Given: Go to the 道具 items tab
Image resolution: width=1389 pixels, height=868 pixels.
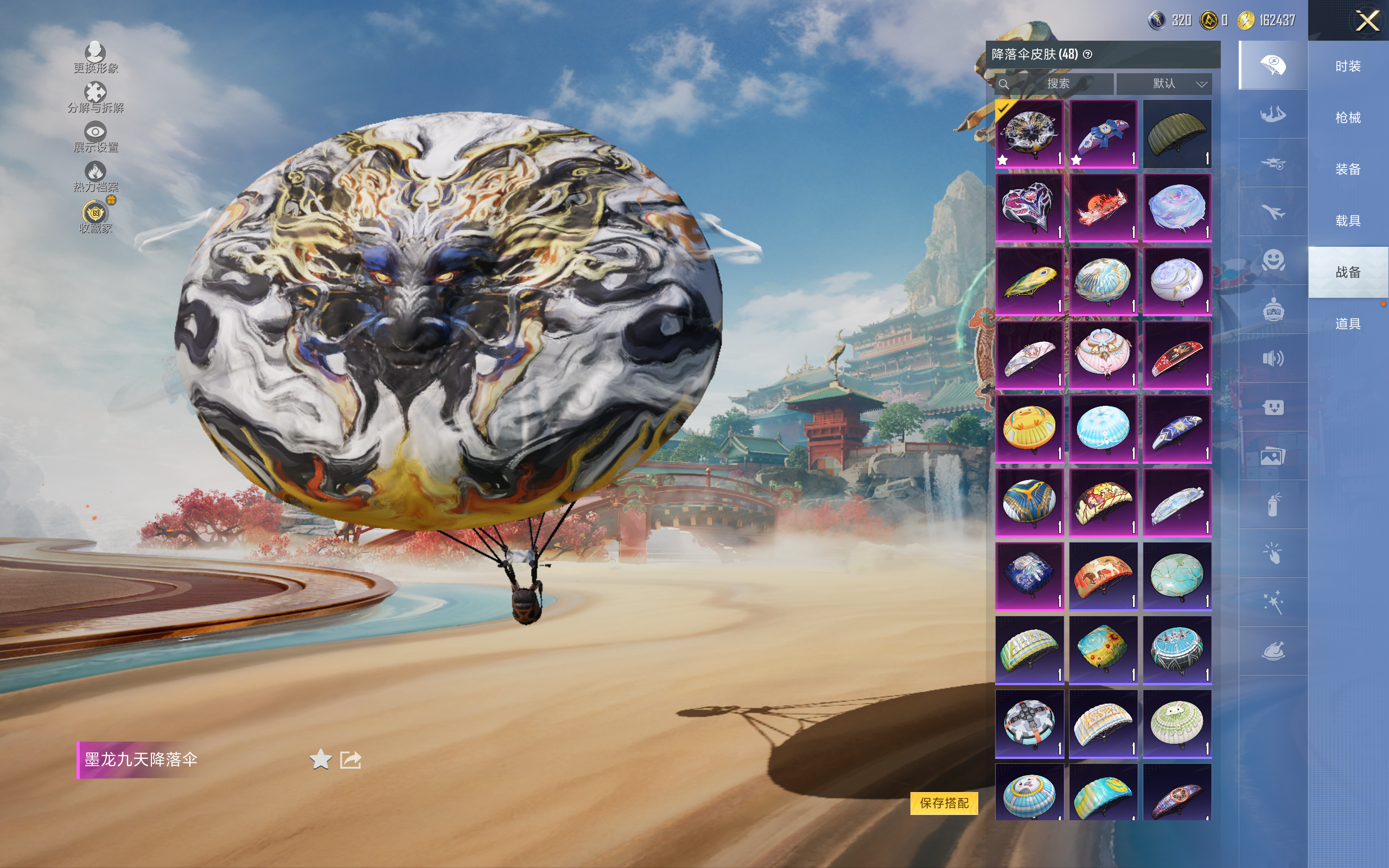Looking at the screenshot, I should click(1347, 324).
